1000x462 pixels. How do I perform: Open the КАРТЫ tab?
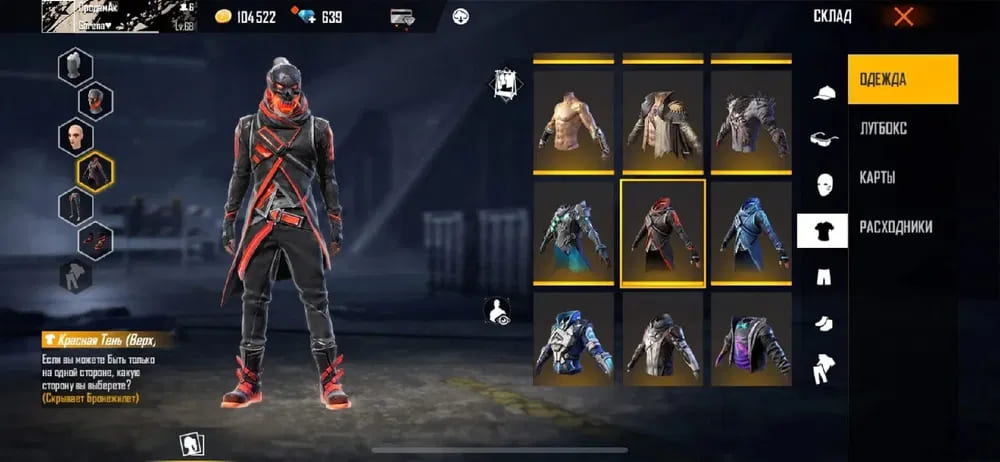pos(877,177)
